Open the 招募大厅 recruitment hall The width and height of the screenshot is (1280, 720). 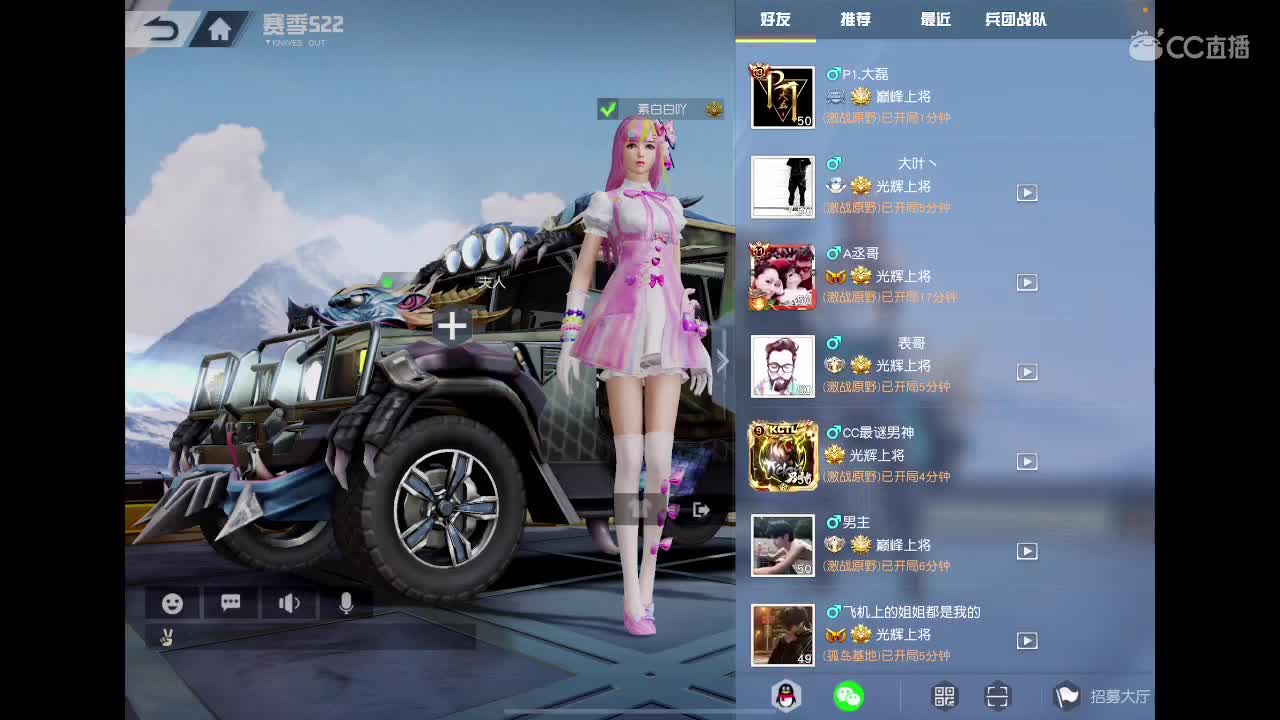(1107, 696)
